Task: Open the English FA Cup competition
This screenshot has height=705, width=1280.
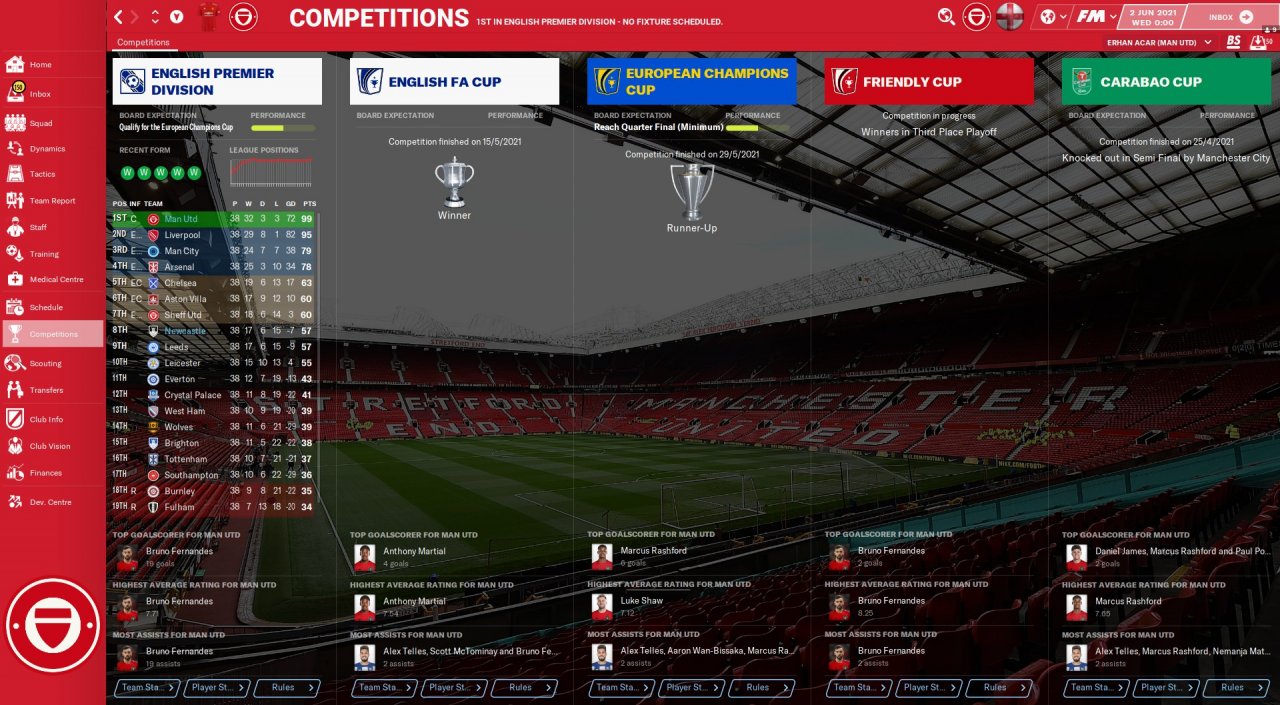Action: pyautogui.click(x=454, y=82)
